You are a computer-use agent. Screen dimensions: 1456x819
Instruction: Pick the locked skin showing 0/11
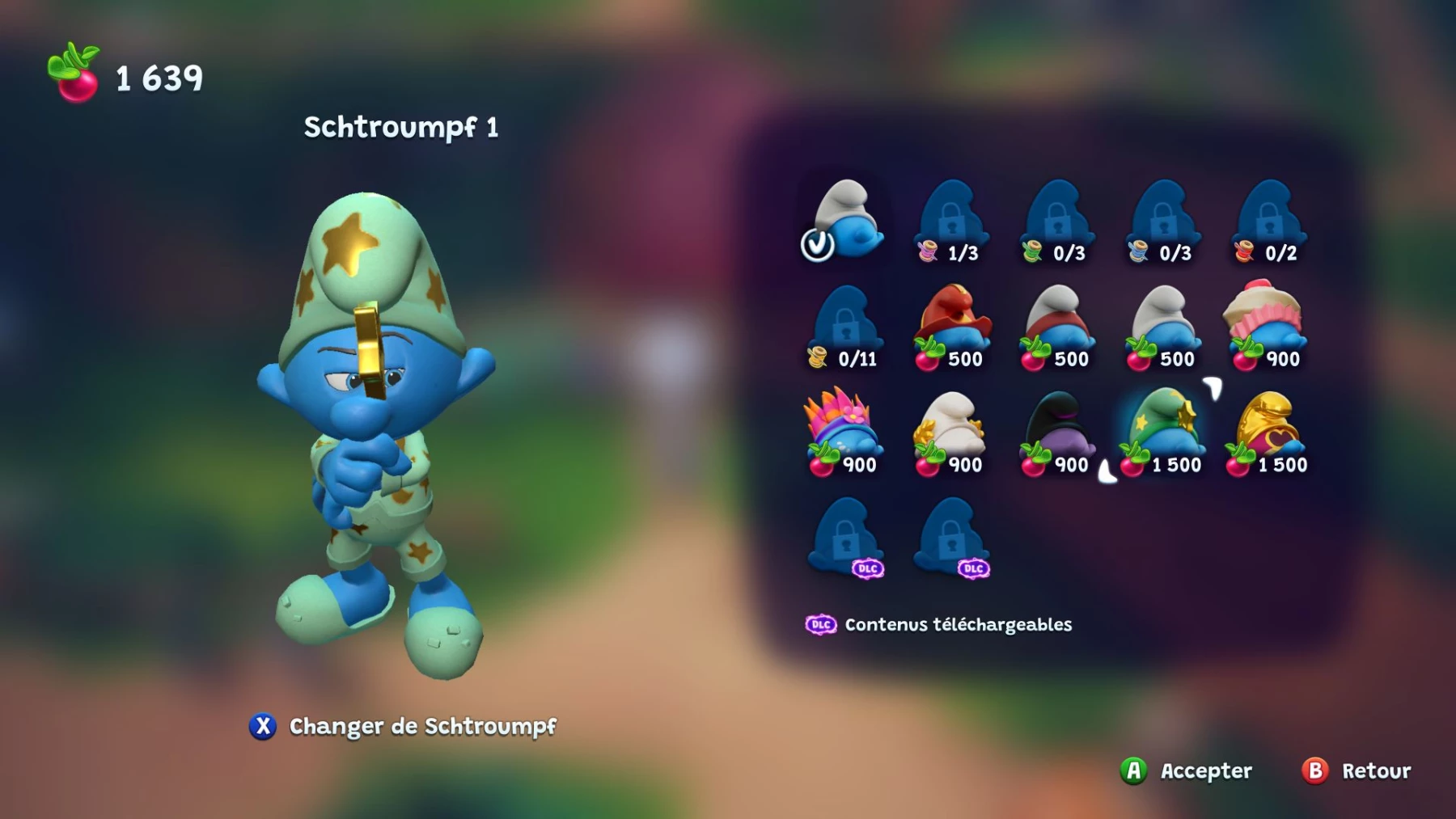pos(845,325)
